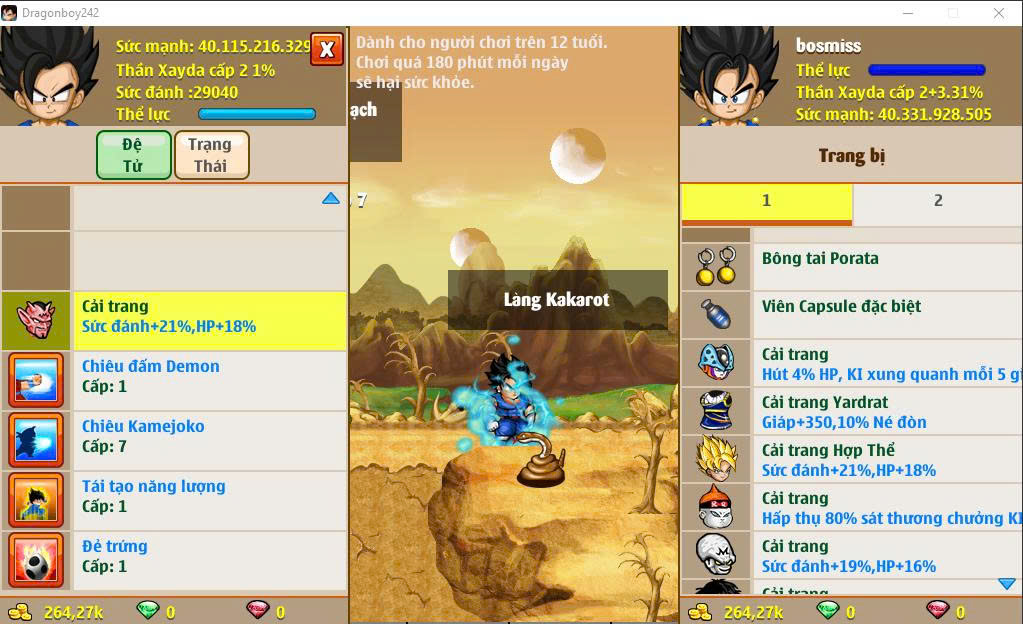Select the Cải trang absorbing 80% damage
1023x624 pixels.
(885, 507)
